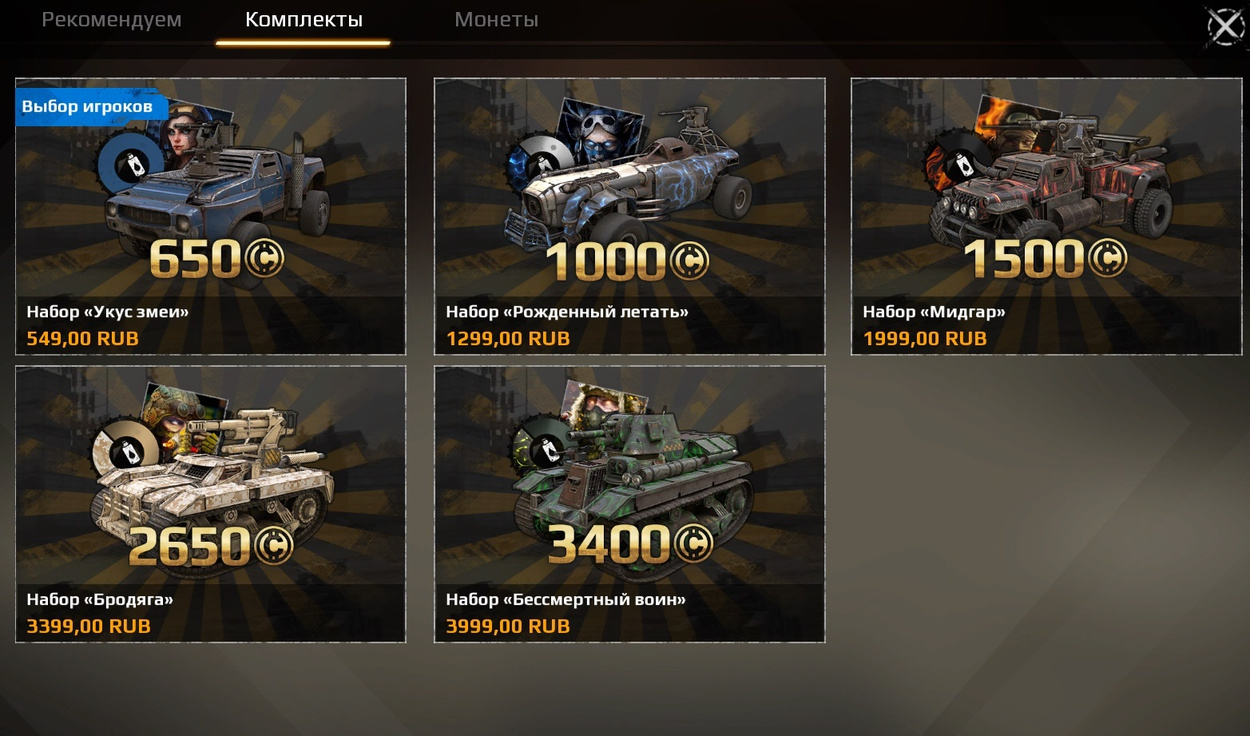Select the «Рожденный летать» pack
1250x736 pixels.
629,216
